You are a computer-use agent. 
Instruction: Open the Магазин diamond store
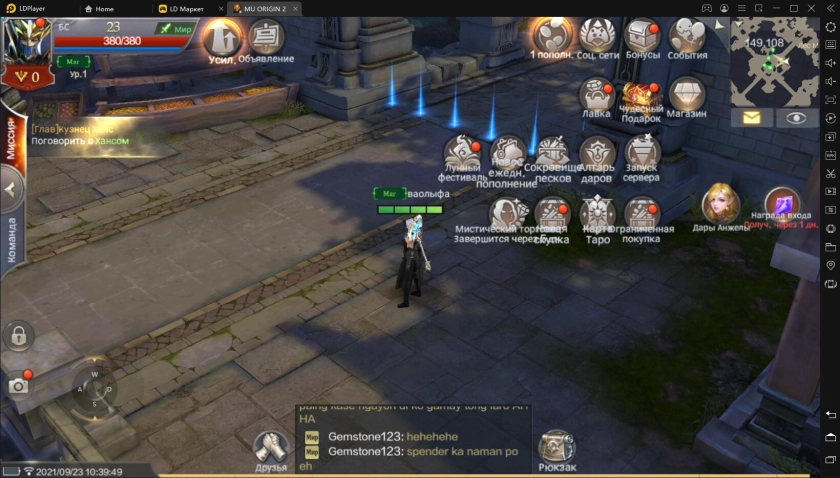coord(687,97)
